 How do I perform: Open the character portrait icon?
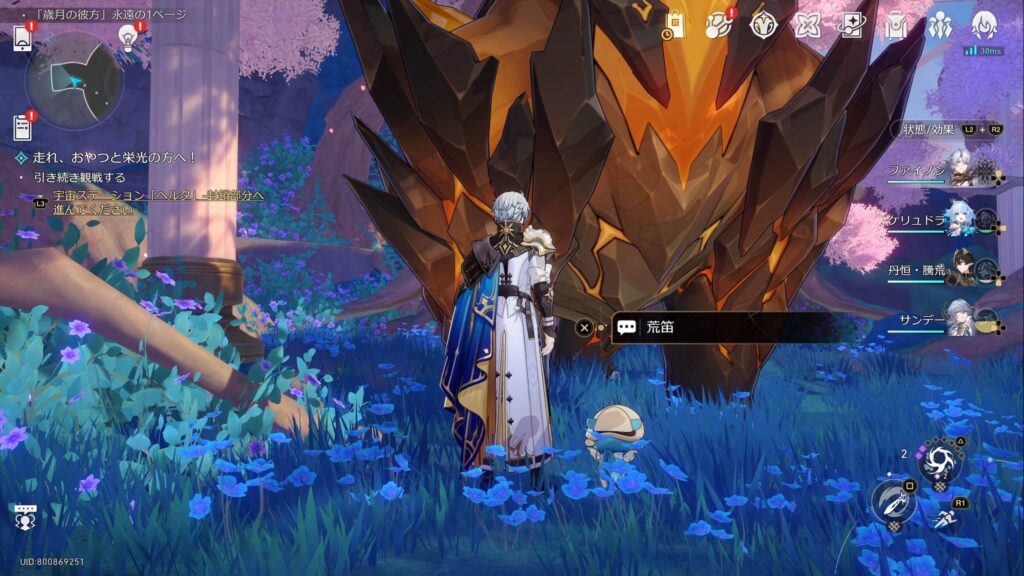[985, 24]
